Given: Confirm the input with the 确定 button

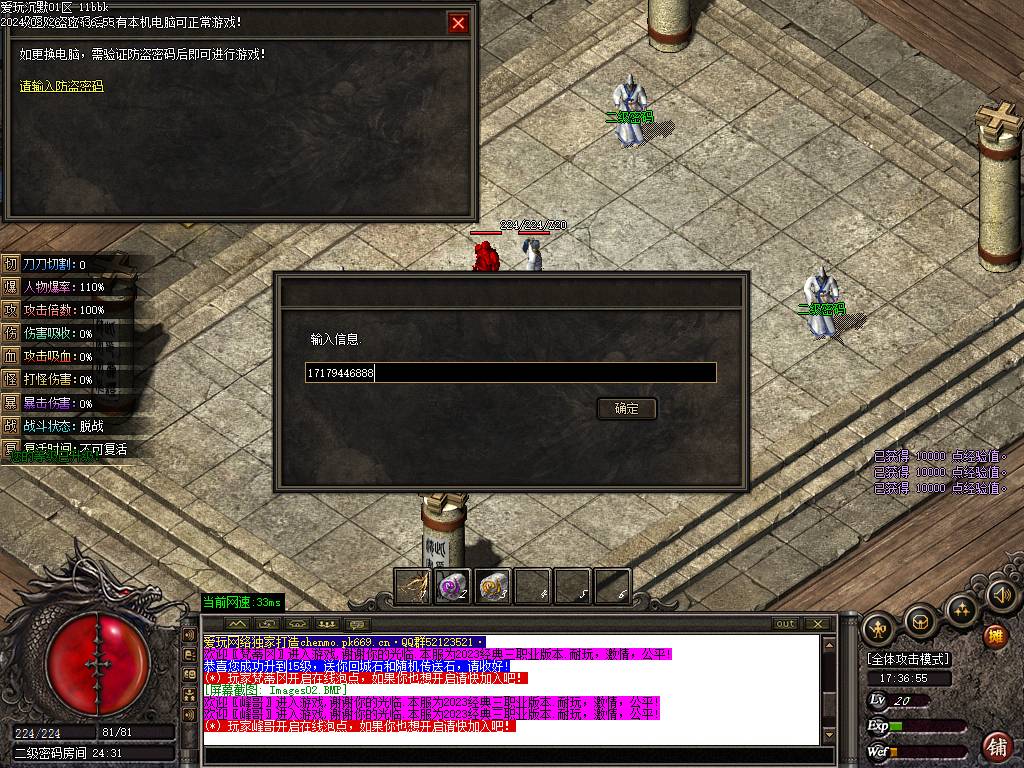Looking at the screenshot, I should (627, 408).
